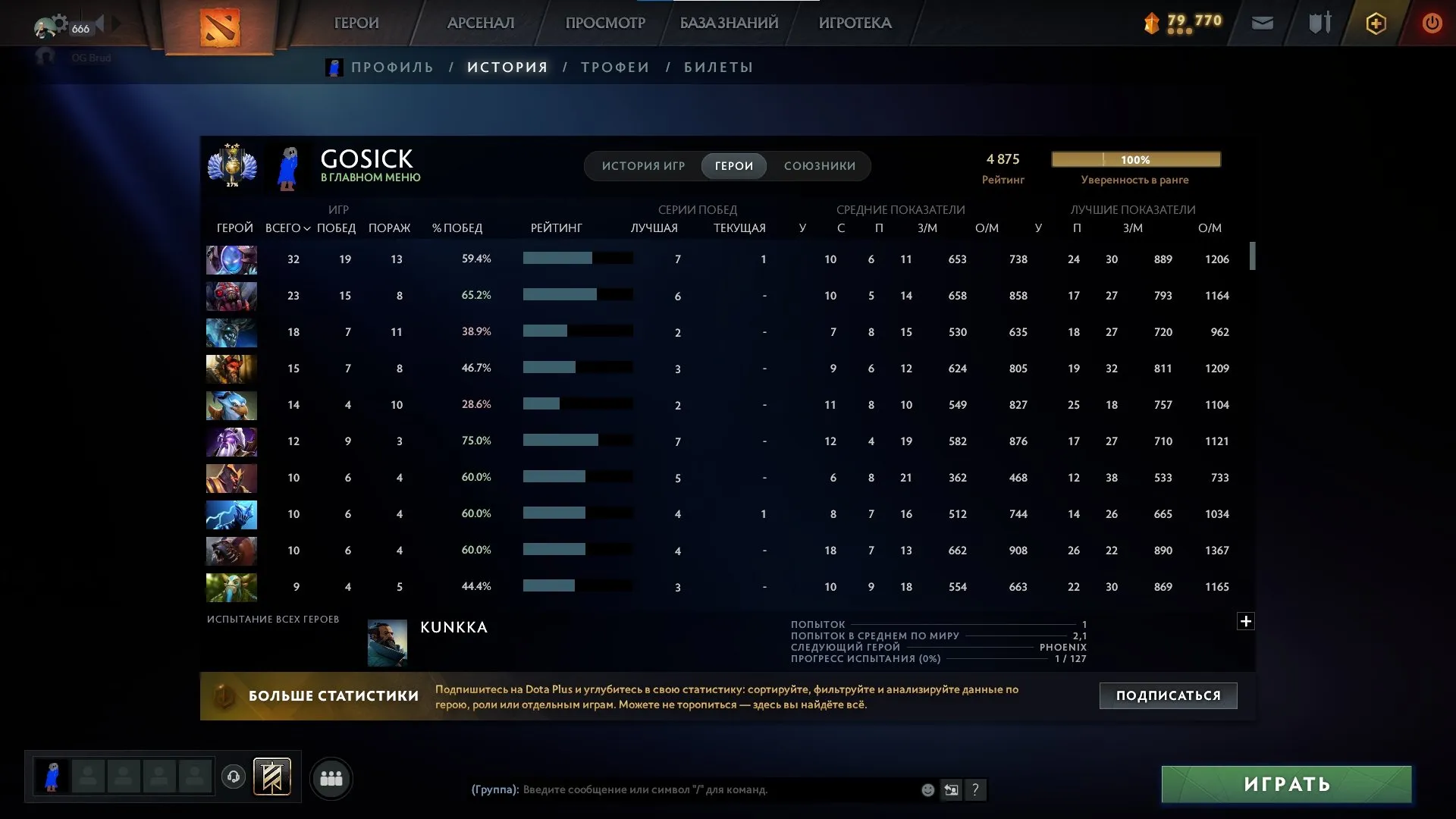Click the red power quit button
Viewport: 1456px width, 819px height.
(x=1432, y=24)
